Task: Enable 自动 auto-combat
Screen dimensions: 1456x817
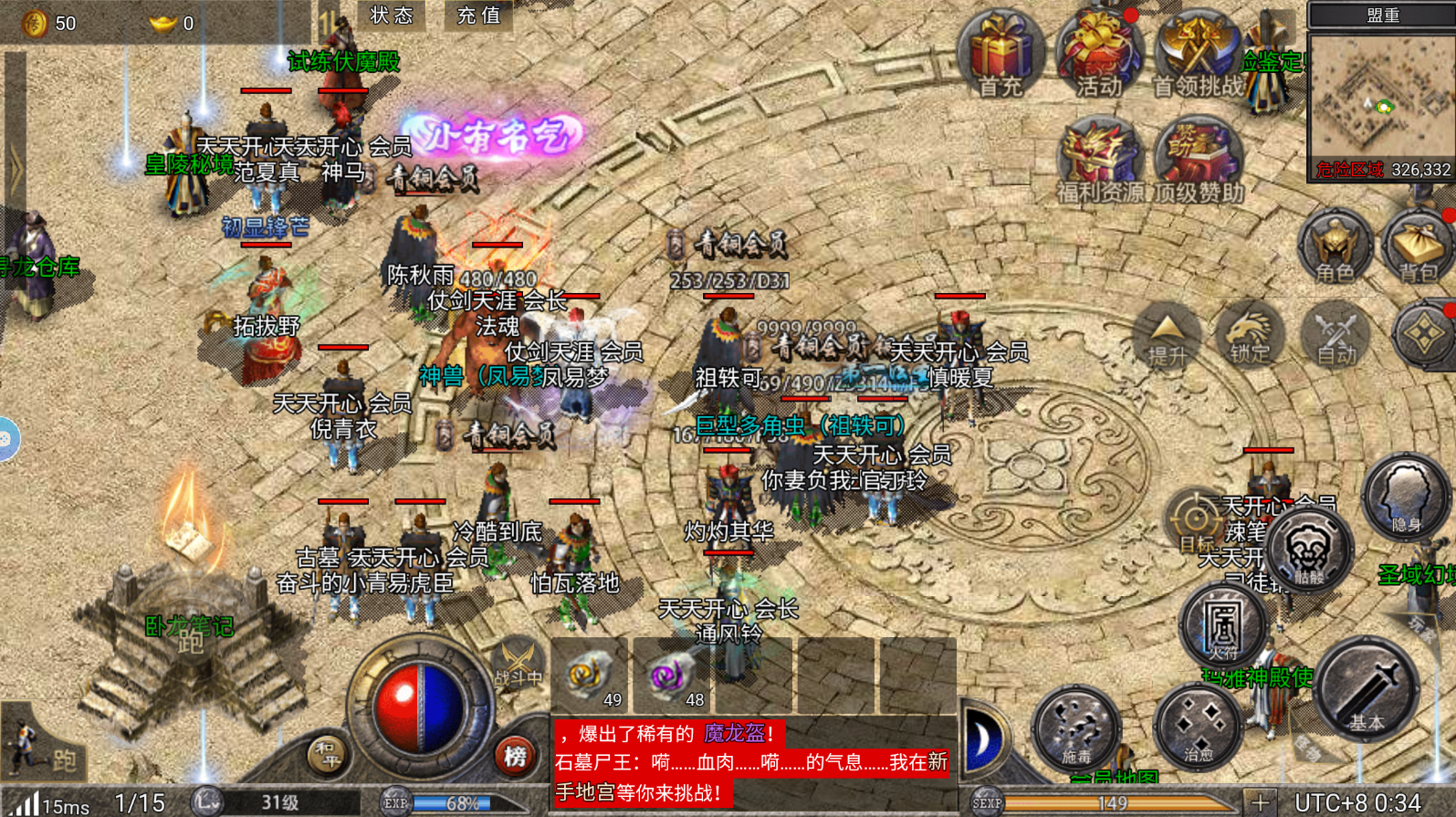Action: [x=1336, y=335]
